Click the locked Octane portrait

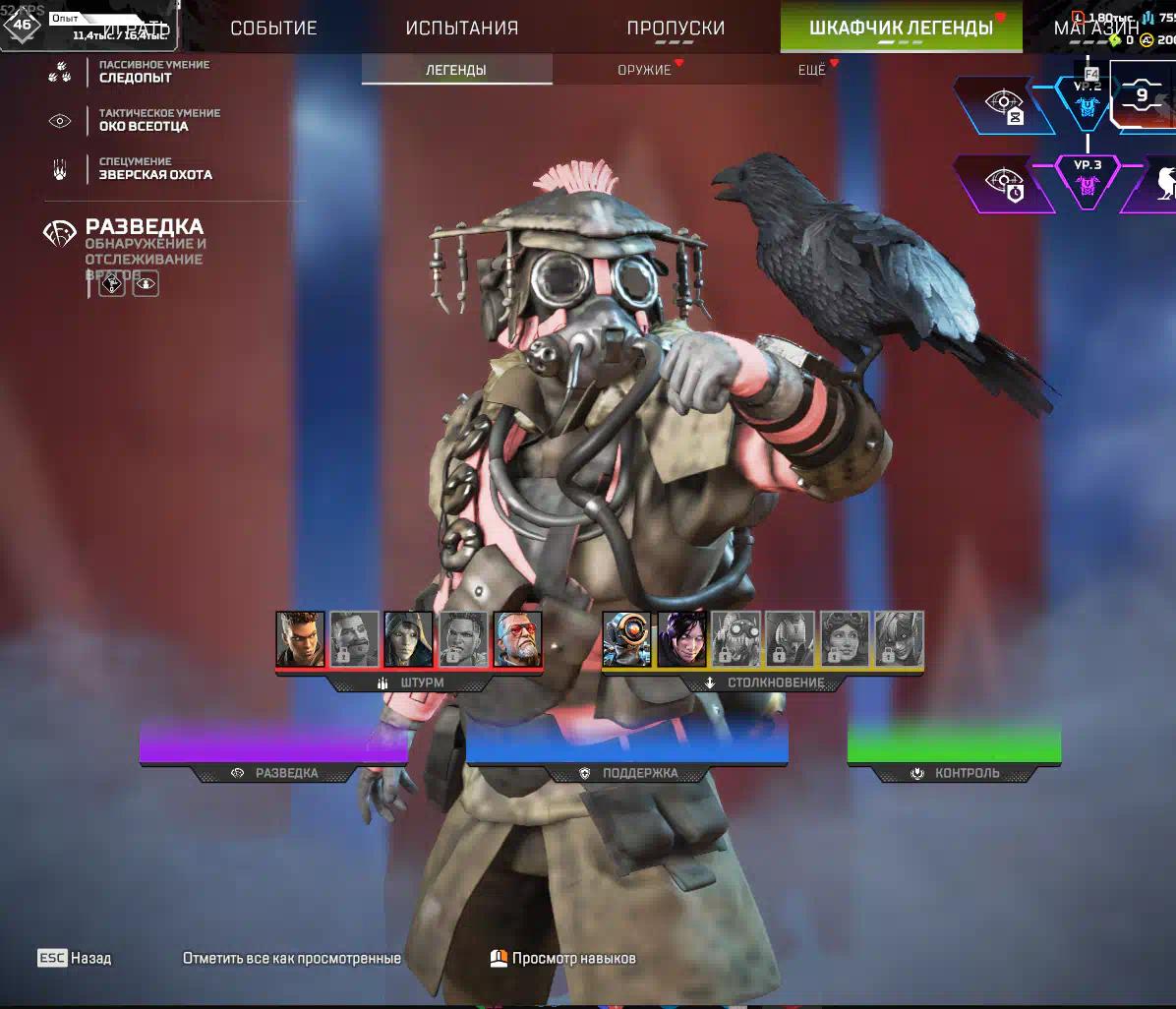(x=735, y=638)
